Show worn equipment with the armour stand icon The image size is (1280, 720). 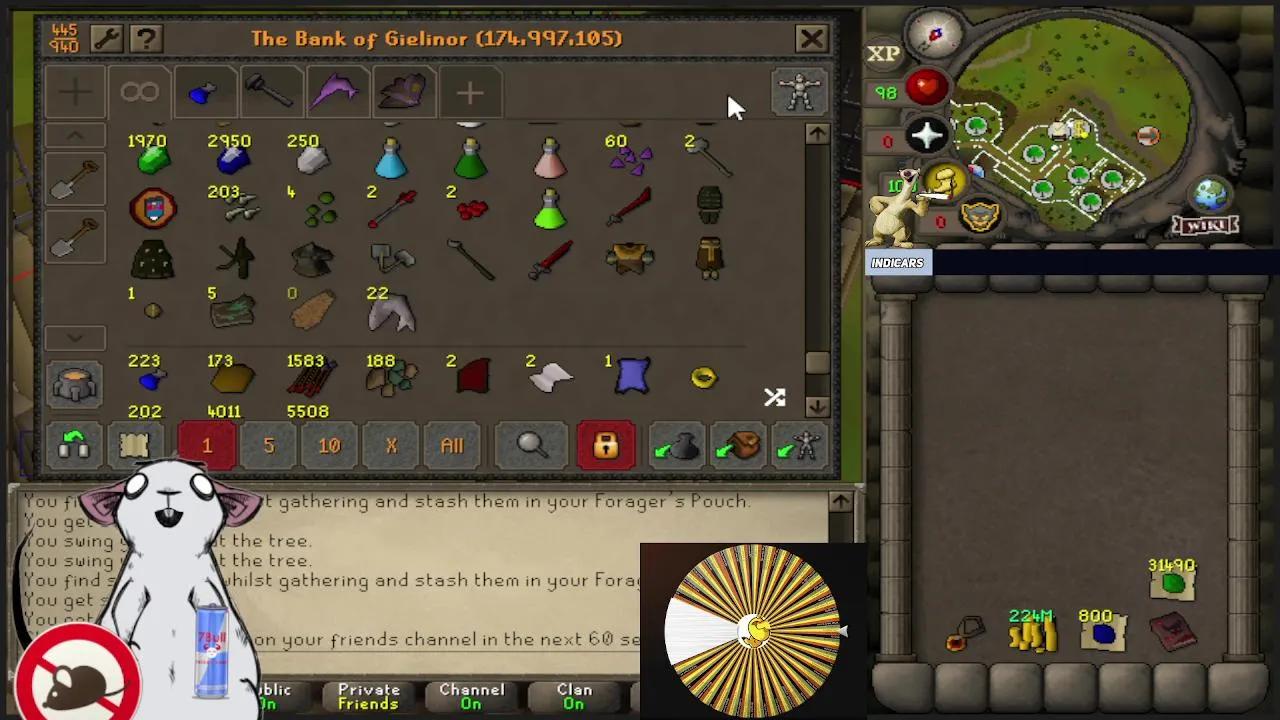pyautogui.click(x=799, y=93)
